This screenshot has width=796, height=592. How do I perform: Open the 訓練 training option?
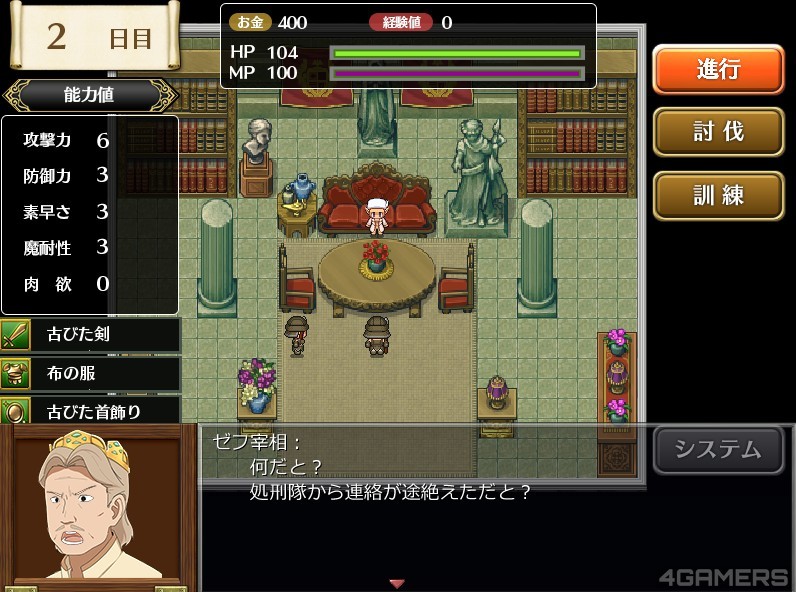click(x=718, y=194)
